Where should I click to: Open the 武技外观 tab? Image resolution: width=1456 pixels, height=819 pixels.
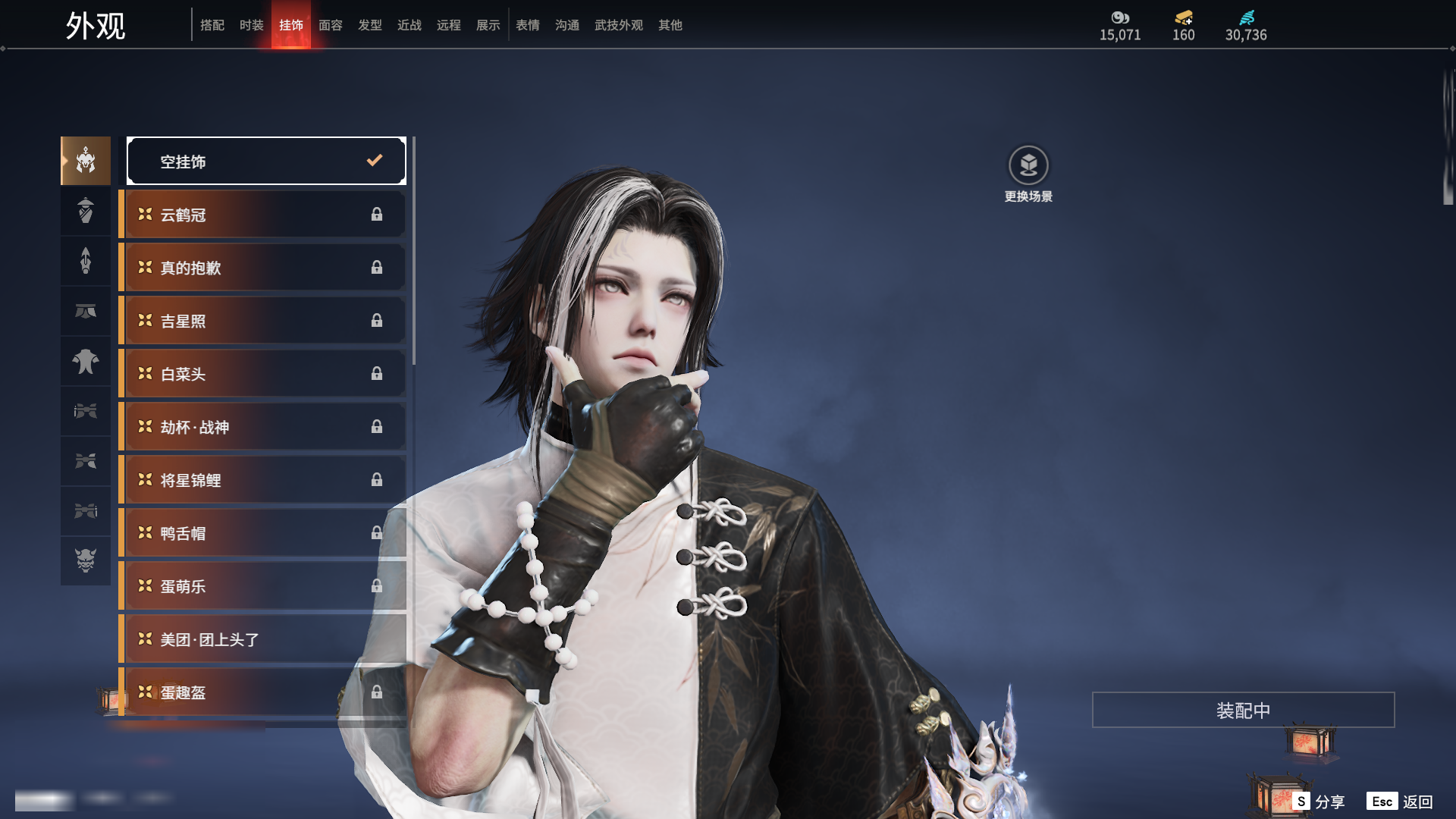(x=619, y=25)
